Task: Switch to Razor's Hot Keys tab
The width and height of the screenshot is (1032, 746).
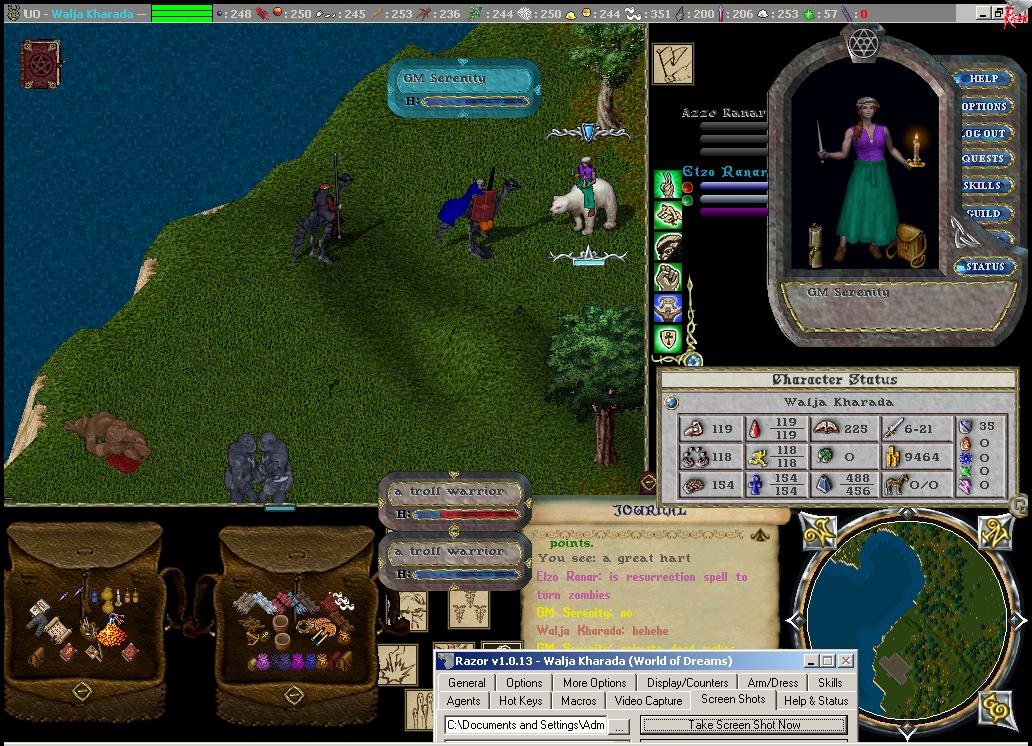Action: (x=520, y=701)
